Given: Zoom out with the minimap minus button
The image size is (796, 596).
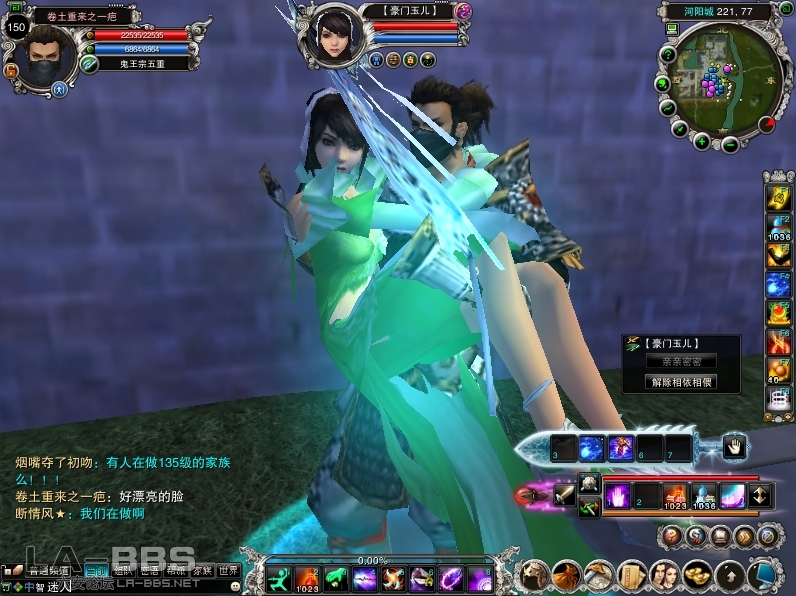Looking at the screenshot, I should (730, 144).
